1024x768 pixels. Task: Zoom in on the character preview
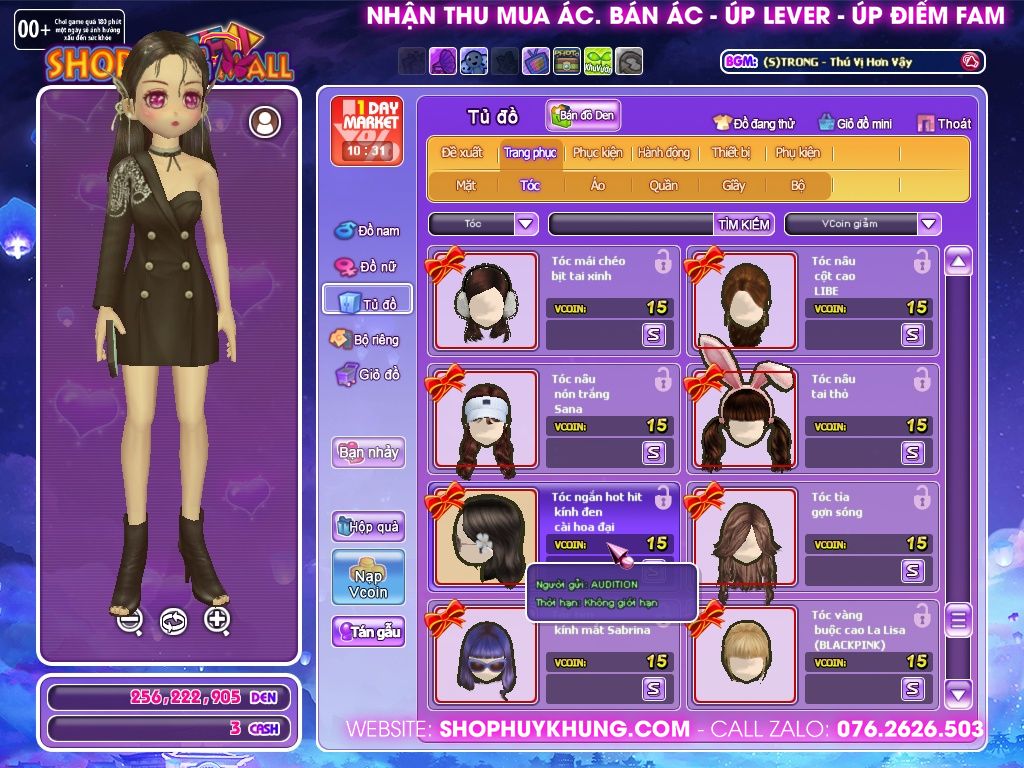tap(217, 620)
